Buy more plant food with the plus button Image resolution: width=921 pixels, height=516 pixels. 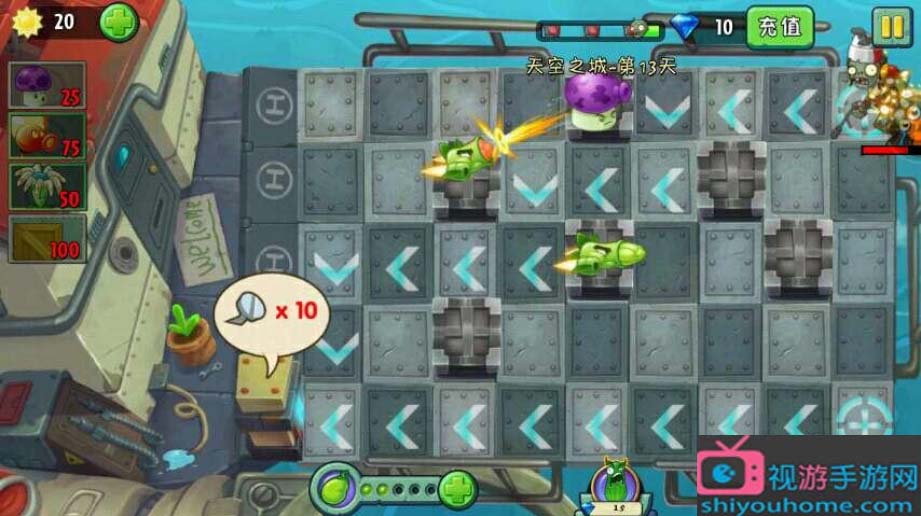click(x=457, y=490)
